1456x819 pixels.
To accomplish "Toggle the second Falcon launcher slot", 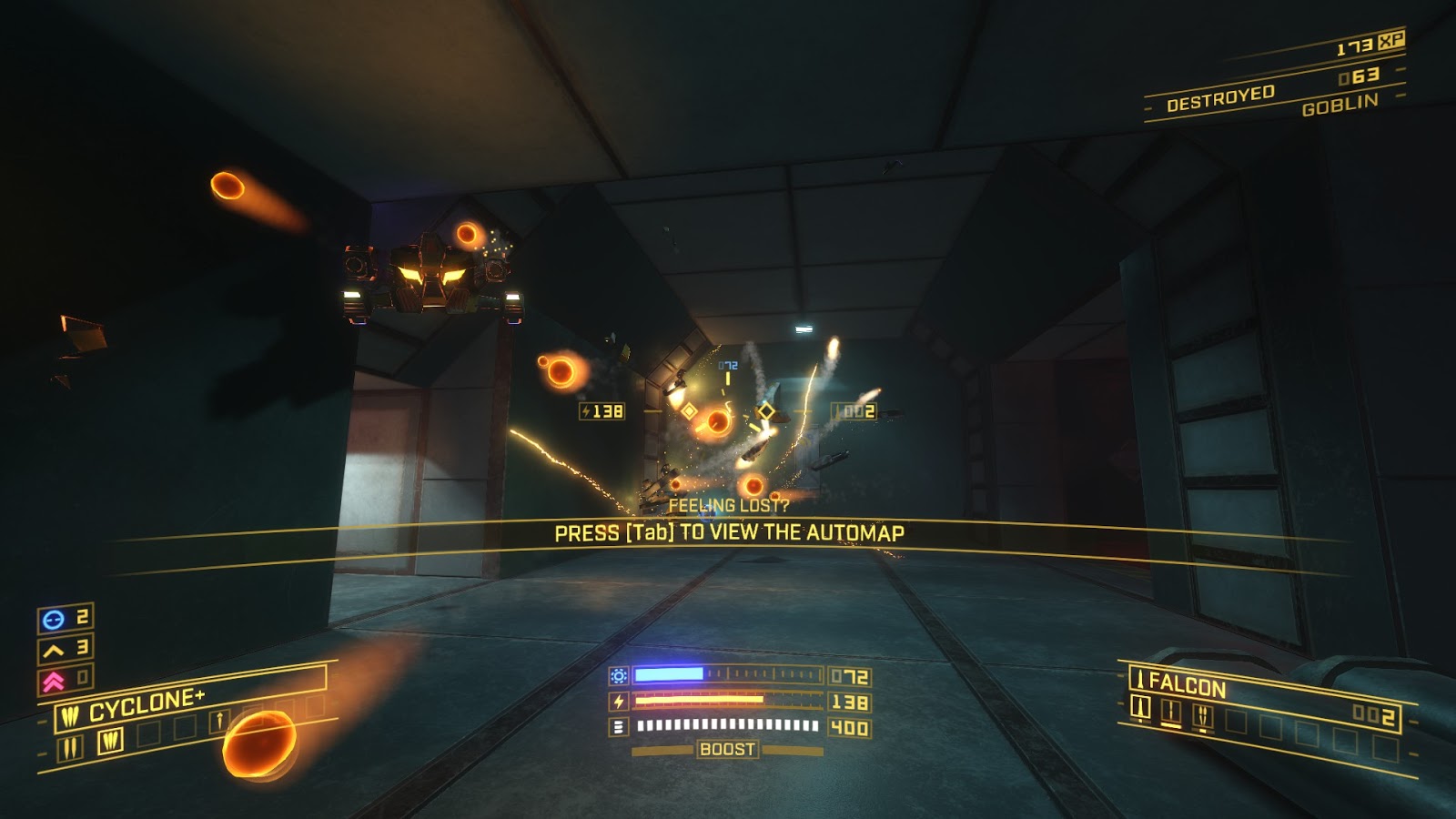I will pyautogui.click(x=1172, y=712).
